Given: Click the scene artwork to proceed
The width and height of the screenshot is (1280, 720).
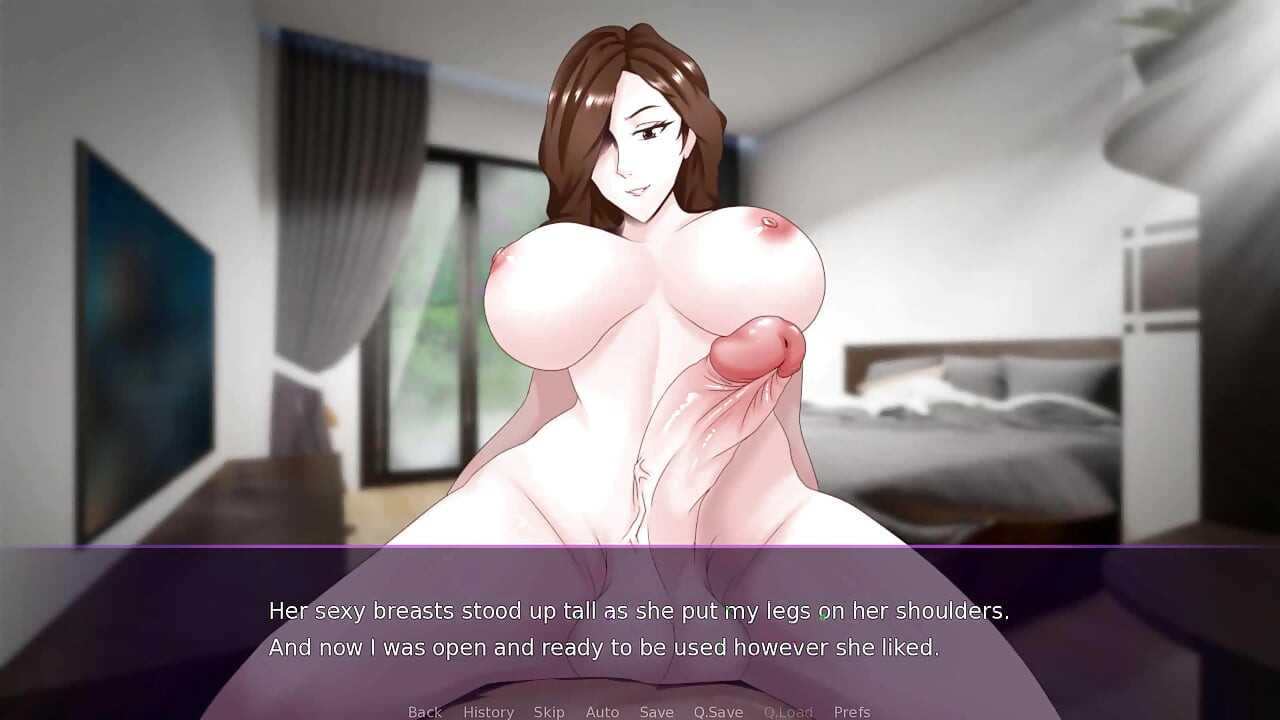Looking at the screenshot, I should [x=640, y=300].
